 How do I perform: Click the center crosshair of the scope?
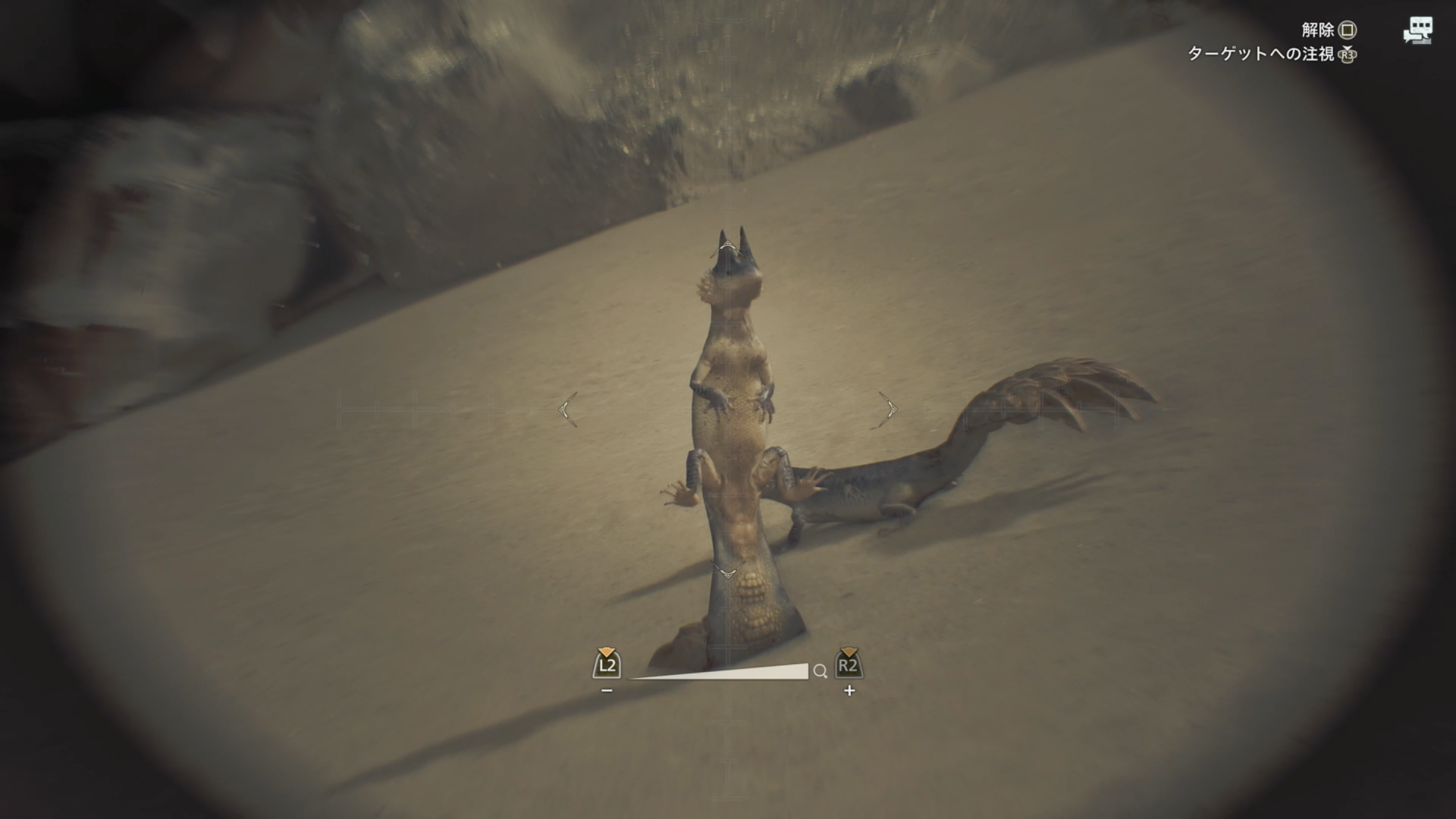pyautogui.click(x=726, y=409)
